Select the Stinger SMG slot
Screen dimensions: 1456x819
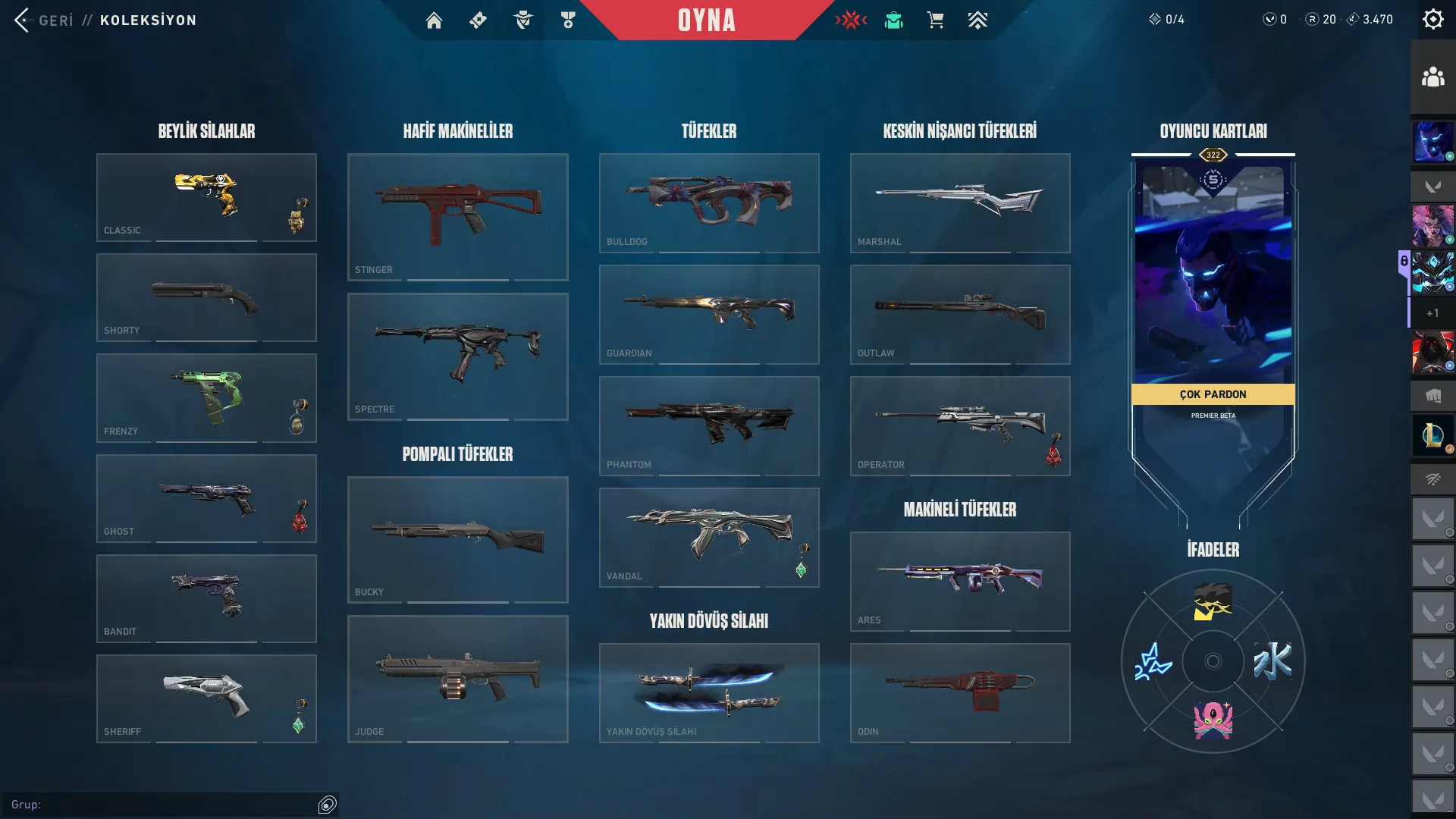[457, 217]
